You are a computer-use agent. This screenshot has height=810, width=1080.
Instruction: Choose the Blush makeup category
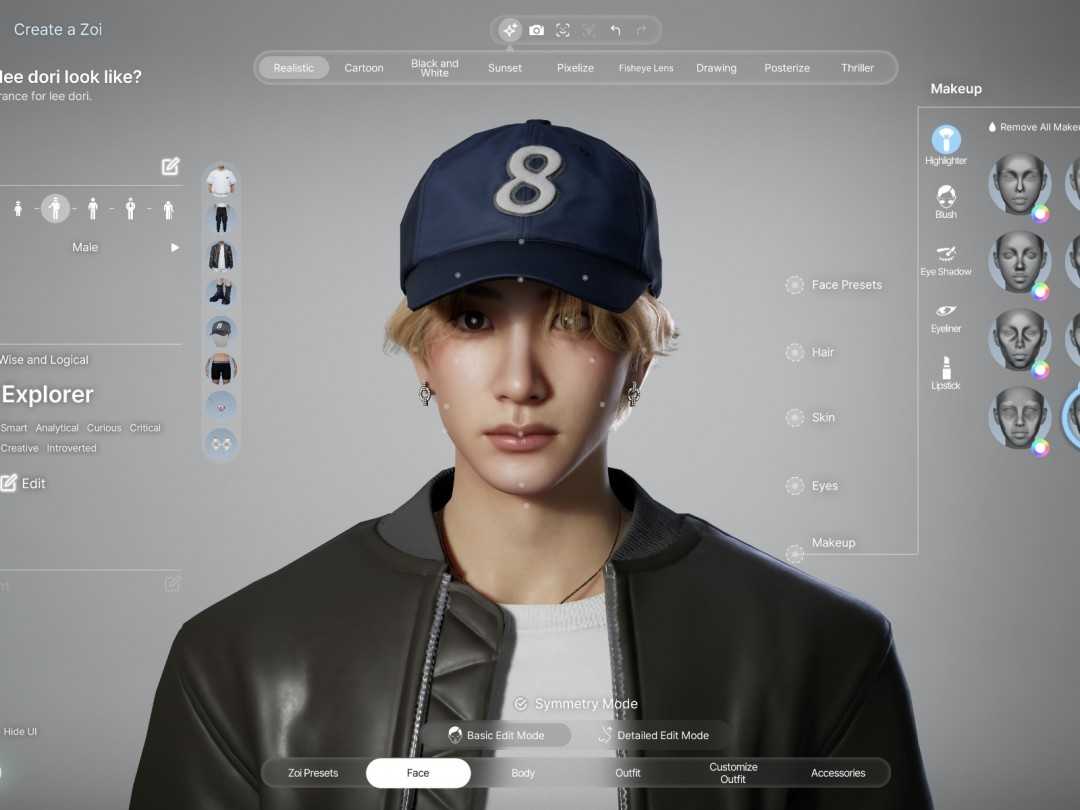(946, 200)
